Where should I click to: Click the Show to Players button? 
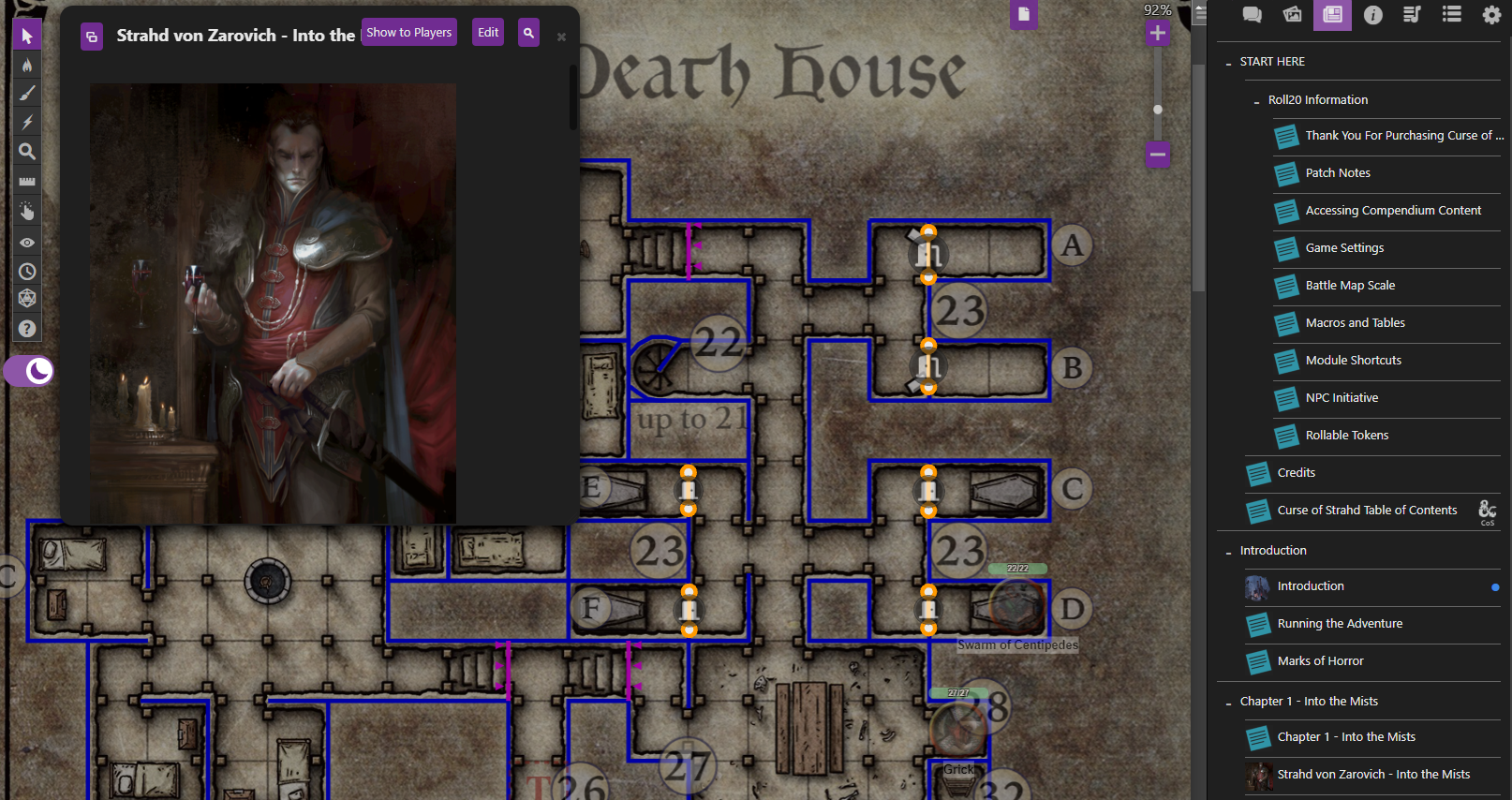click(x=408, y=31)
